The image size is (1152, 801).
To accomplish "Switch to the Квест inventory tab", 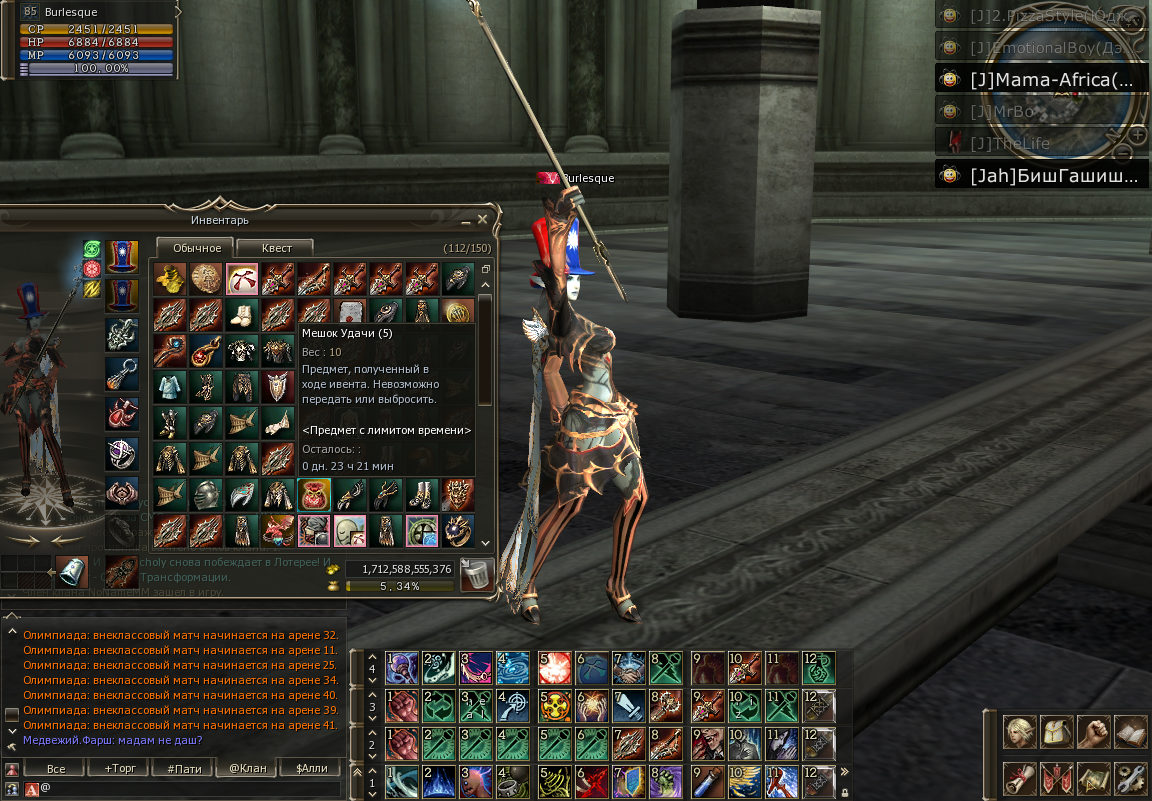I will 275,248.
